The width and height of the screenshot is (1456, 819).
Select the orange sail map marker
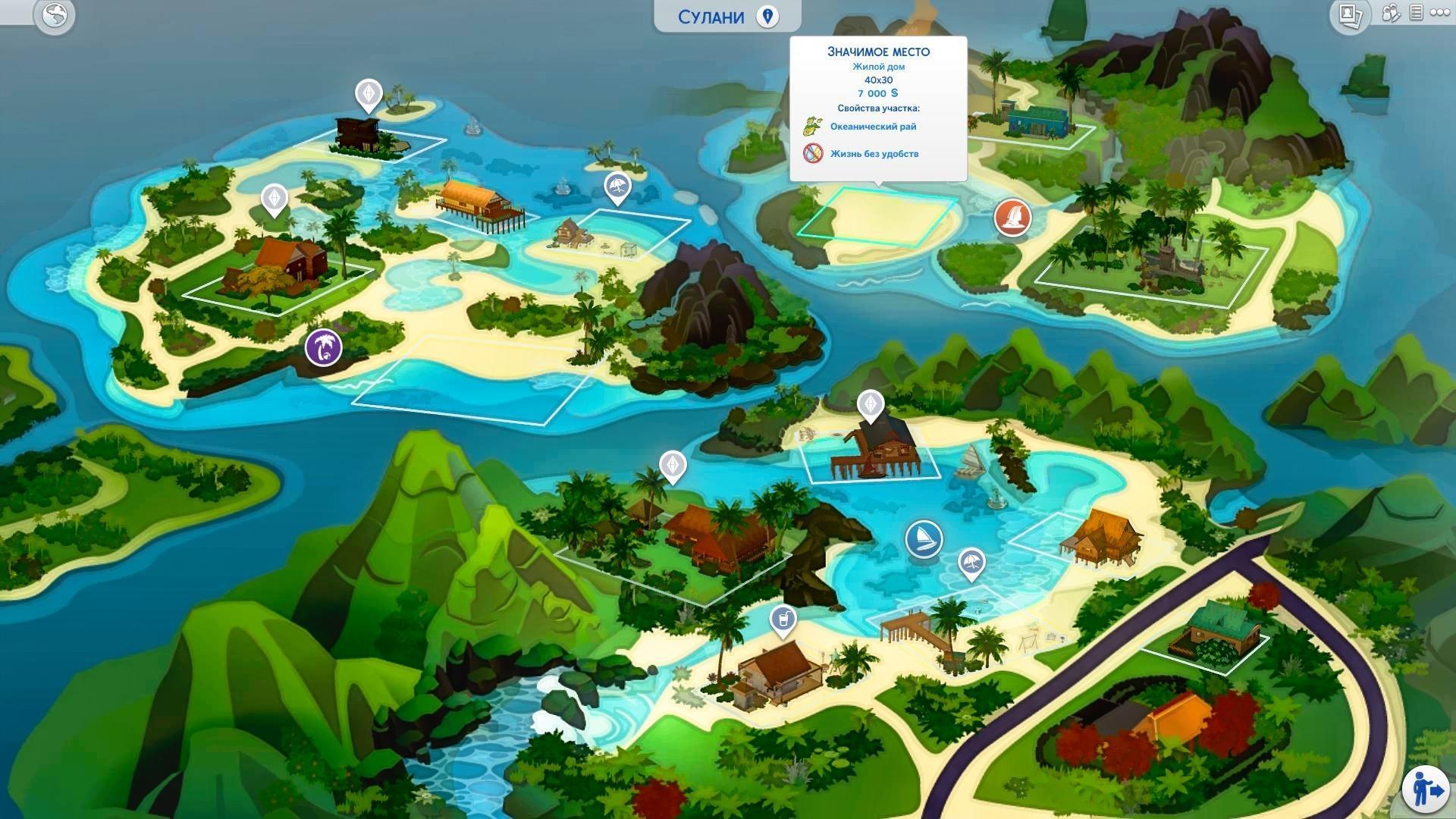tap(1013, 218)
